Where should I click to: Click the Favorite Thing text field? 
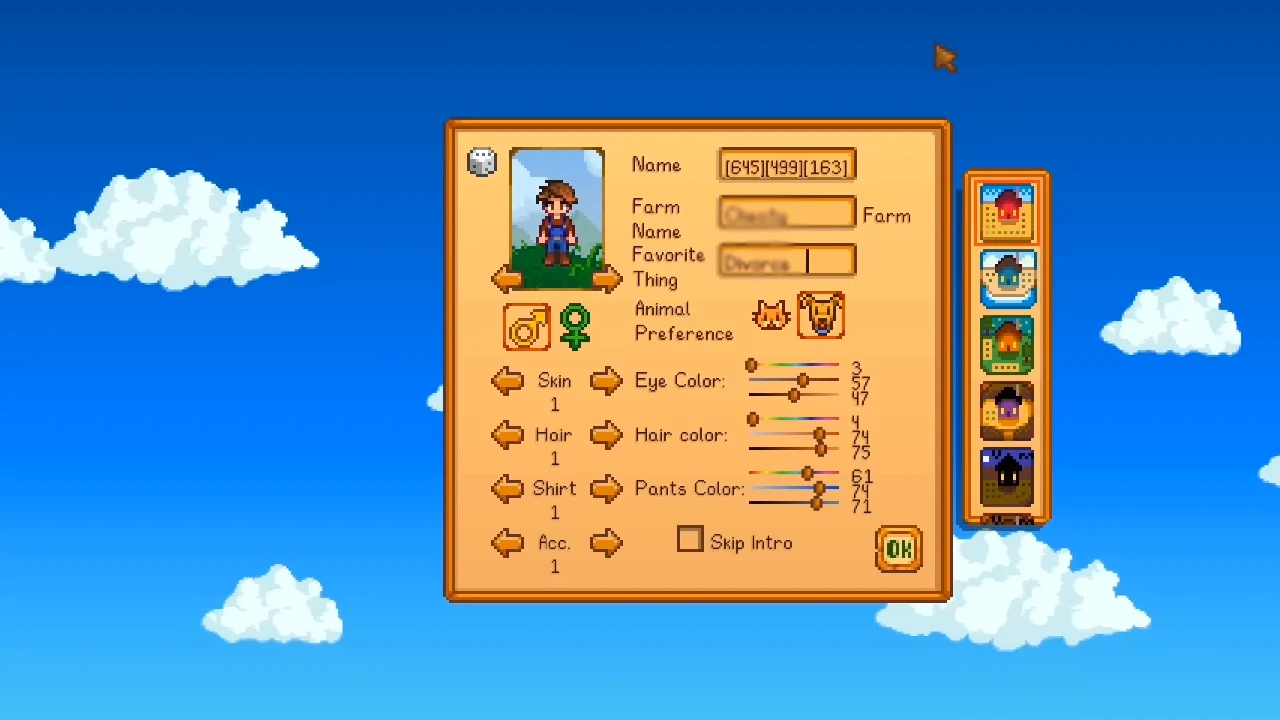787,262
